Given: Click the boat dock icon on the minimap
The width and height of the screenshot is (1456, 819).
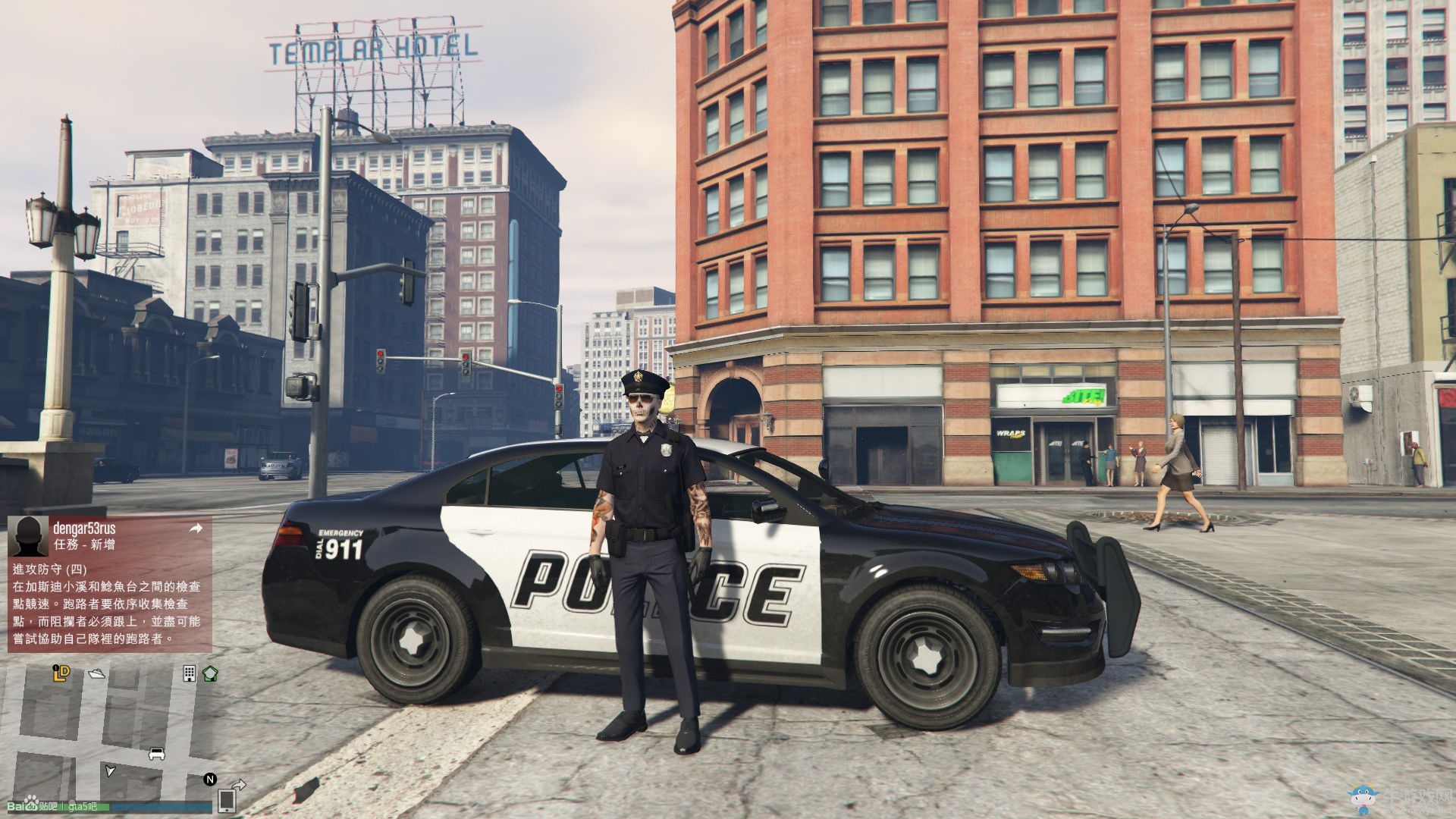Looking at the screenshot, I should tap(96, 673).
